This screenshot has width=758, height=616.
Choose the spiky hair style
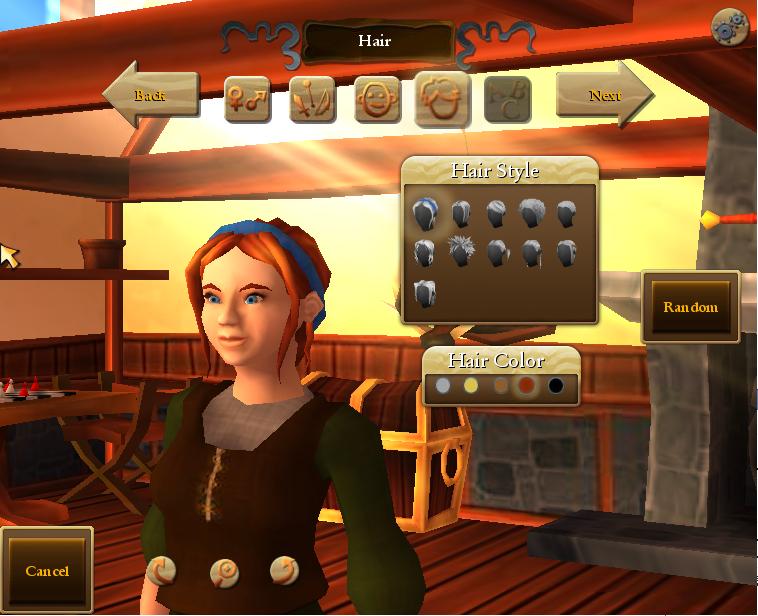pyautogui.click(x=461, y=252)
